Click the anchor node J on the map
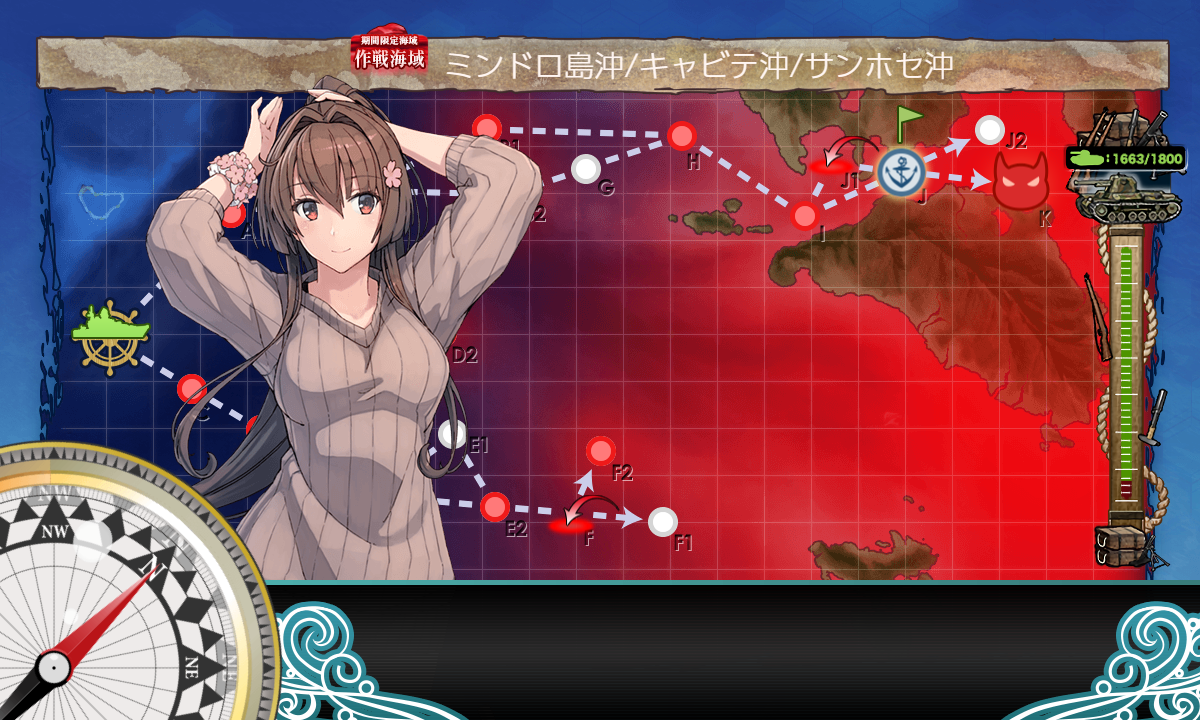This screenshot has width=1200, height=720. click(x=902, y=172)
